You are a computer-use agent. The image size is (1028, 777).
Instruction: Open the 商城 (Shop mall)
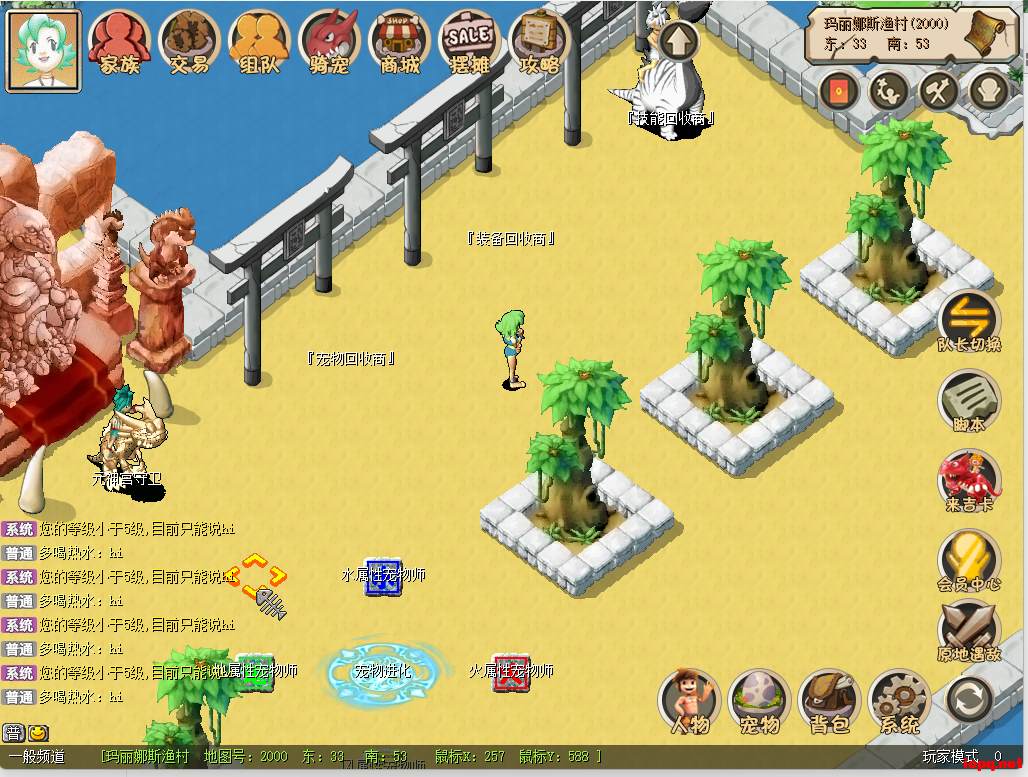pos(399,40)
